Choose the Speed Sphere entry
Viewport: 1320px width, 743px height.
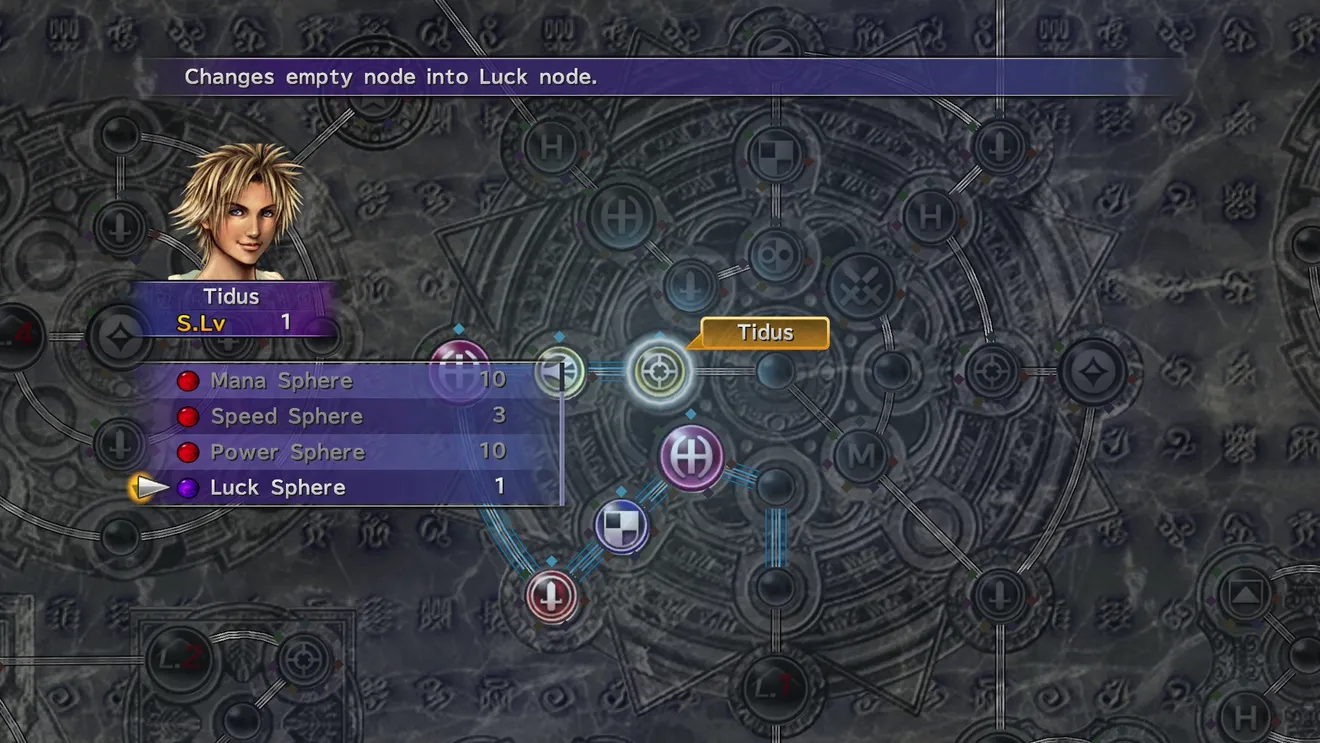click(286, 416)
